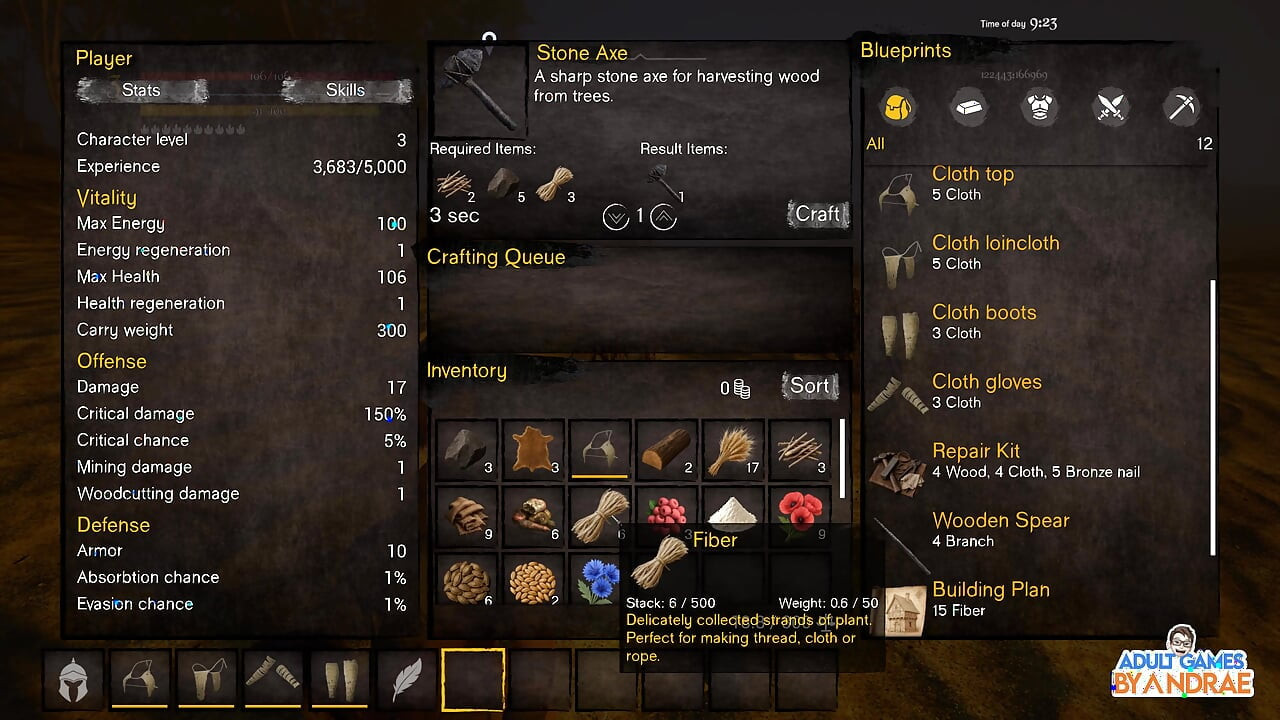Select the feather hotbar slot
This screenshot has width=1280, height=720.
[406, 679]
